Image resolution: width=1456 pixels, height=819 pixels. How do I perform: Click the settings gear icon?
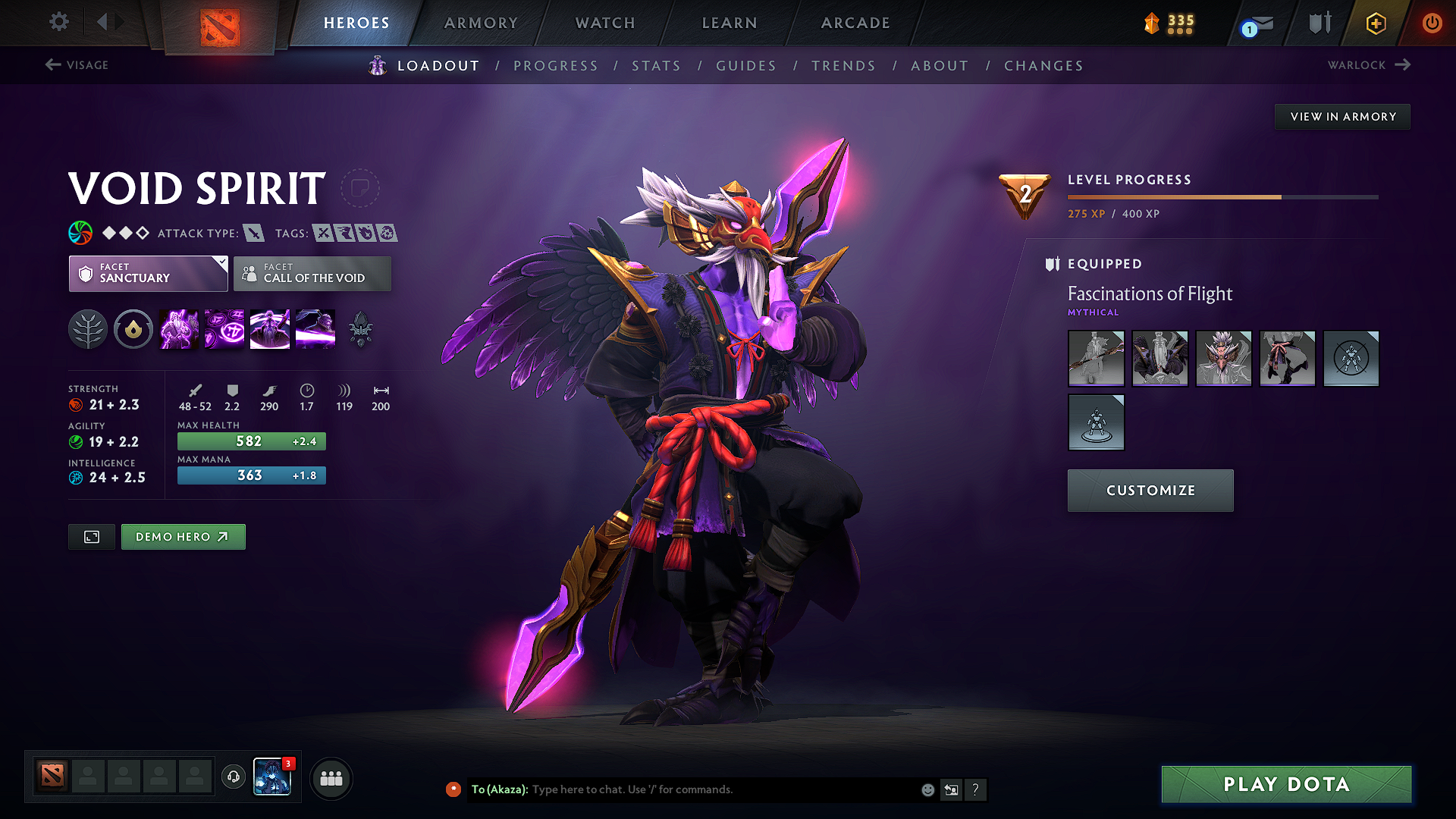[58, 22]
